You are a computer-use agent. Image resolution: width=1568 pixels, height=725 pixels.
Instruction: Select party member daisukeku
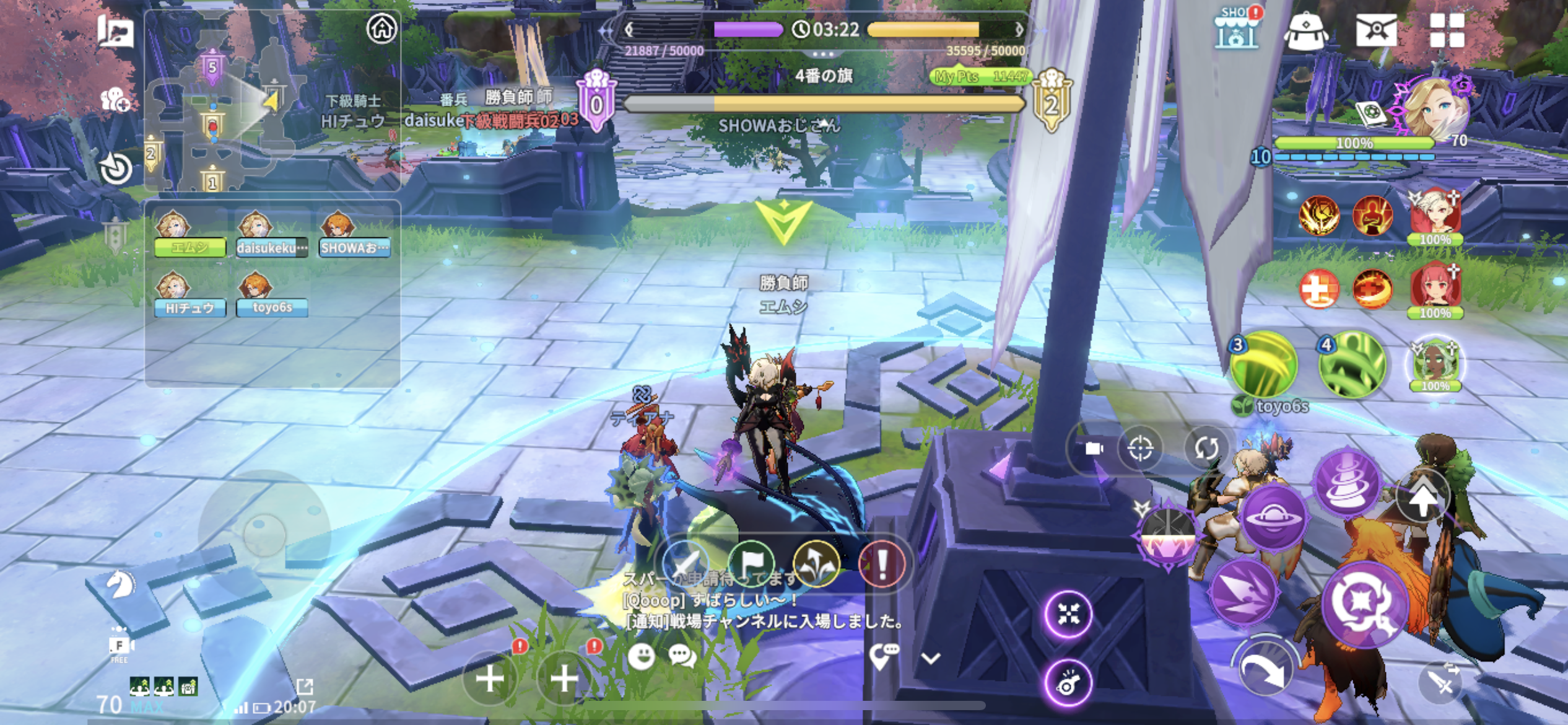[x=271, y=235]
